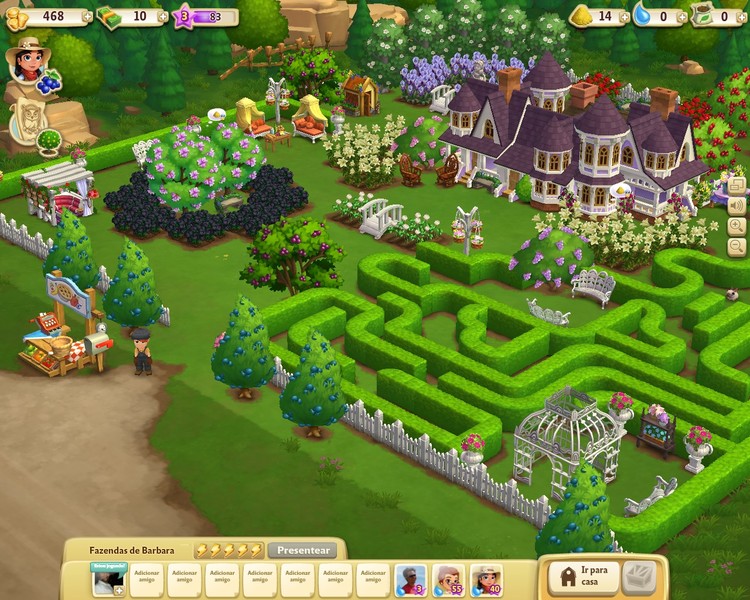The image size is (750, 600).
Task: Zoom out with the minus magnifier
Action: point(737,246)
